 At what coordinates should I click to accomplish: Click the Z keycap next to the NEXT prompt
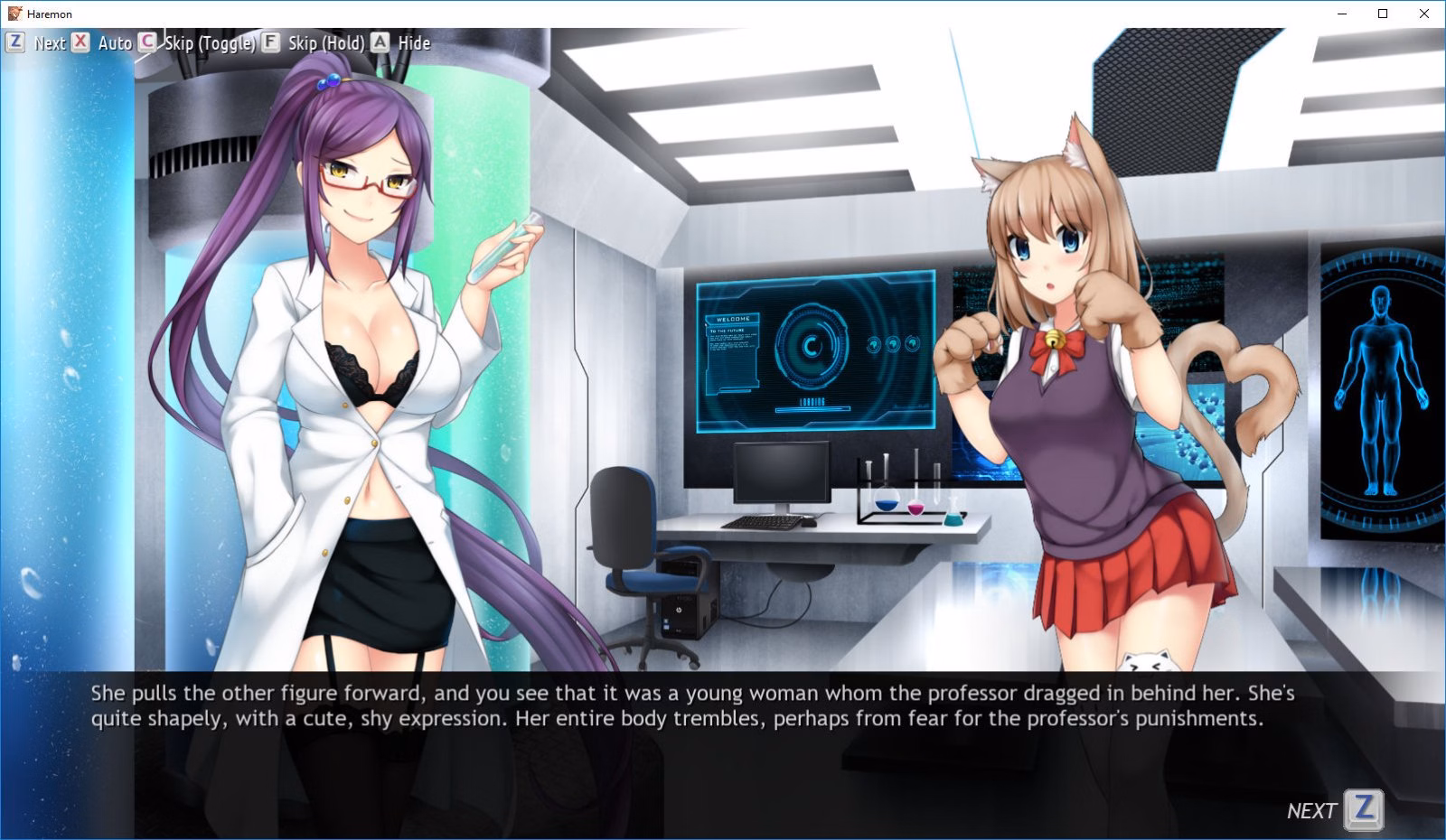tap(1363, 811)
